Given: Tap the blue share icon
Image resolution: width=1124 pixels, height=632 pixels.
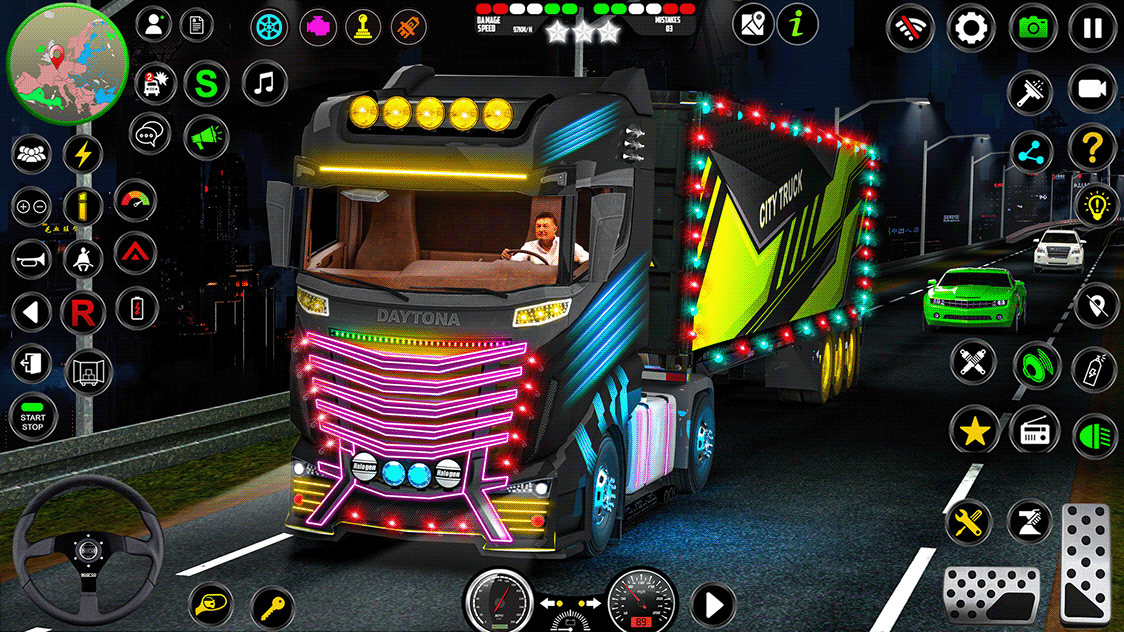Looking at the screenshot, I should (x=1031, y=152).
